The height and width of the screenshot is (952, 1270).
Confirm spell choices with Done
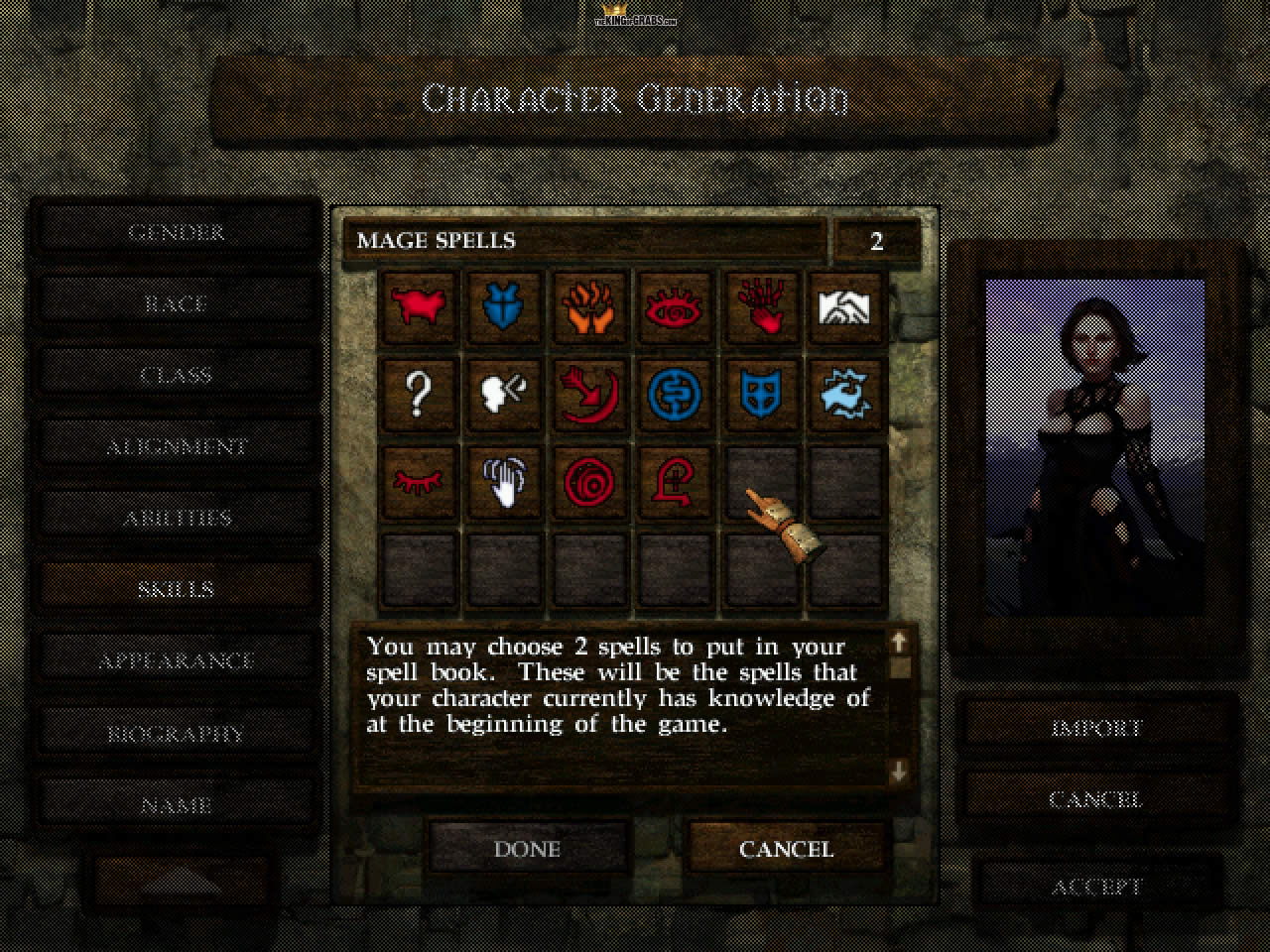point(528,849)
